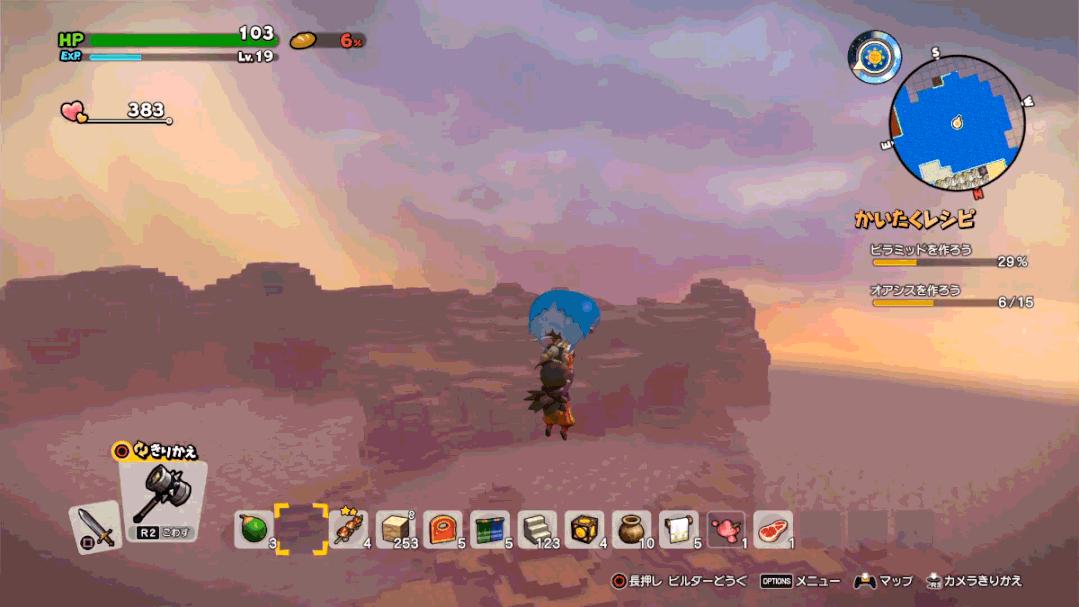Screen dimensions: 1079x607
Task: Choose the gold-patterned dark block slot
Action: (585, 529)
